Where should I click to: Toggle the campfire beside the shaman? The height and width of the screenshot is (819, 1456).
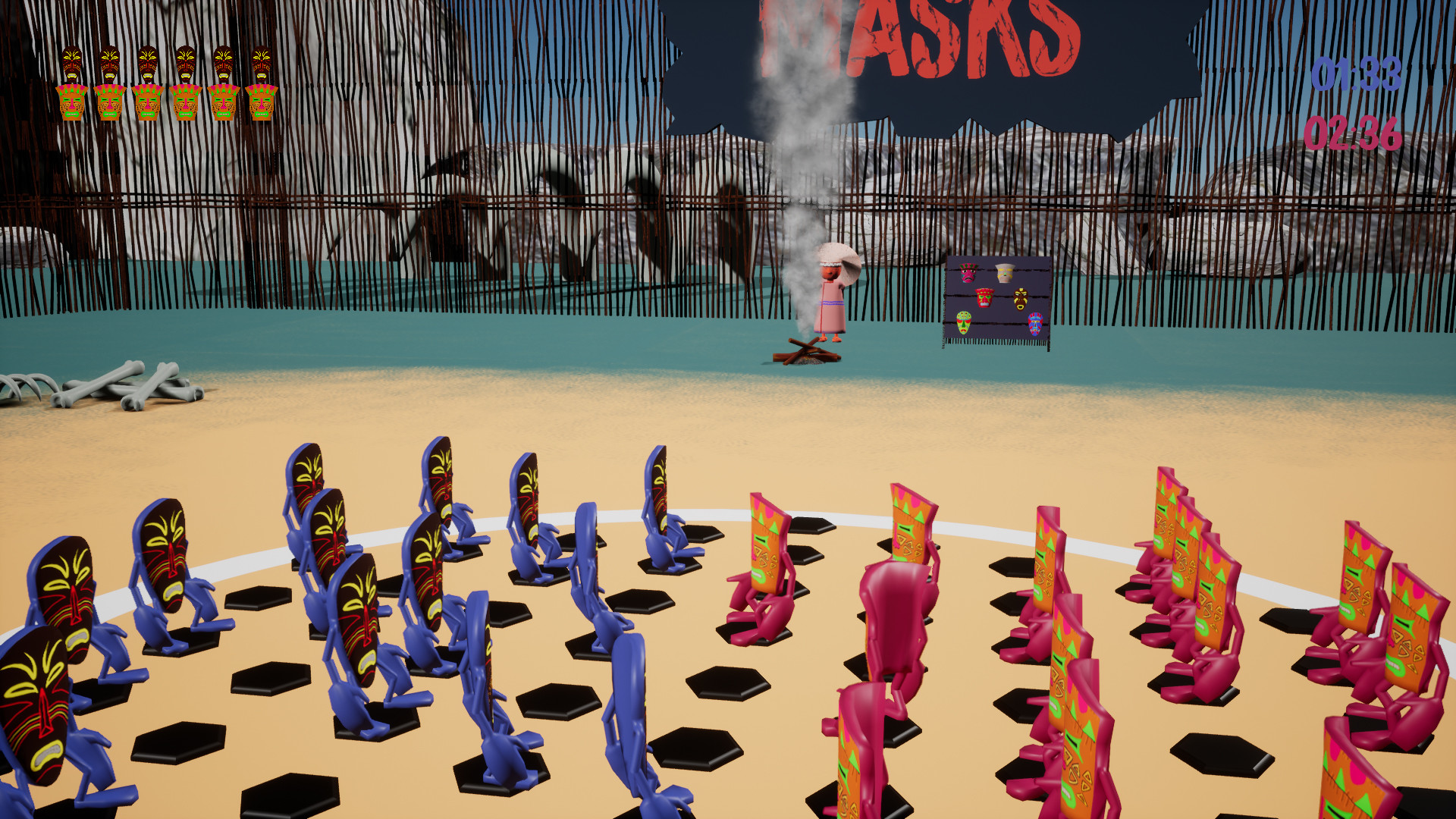pyautogui.click(x=804, y=353)
